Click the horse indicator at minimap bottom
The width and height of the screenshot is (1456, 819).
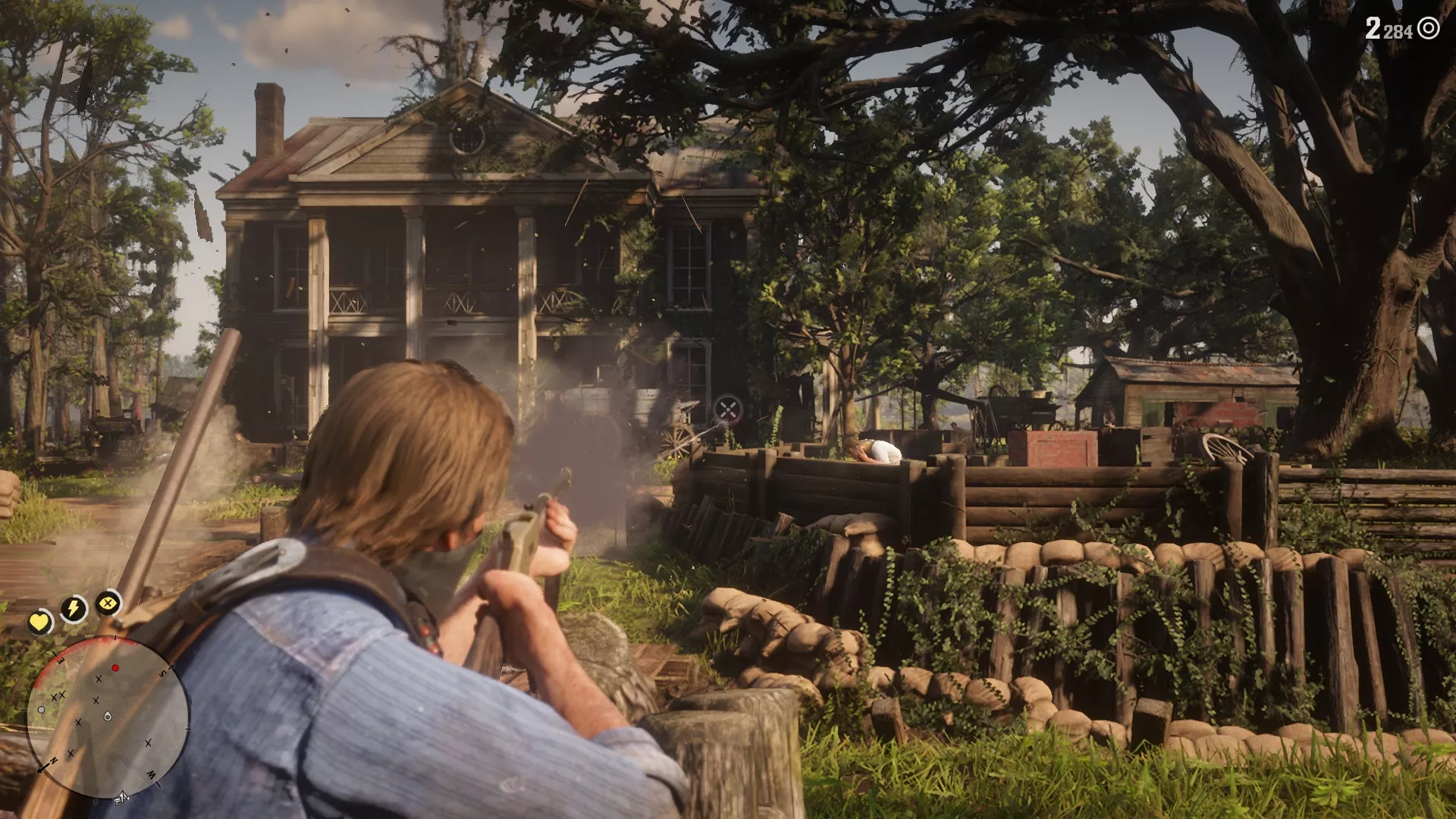(x=120, y=797)
